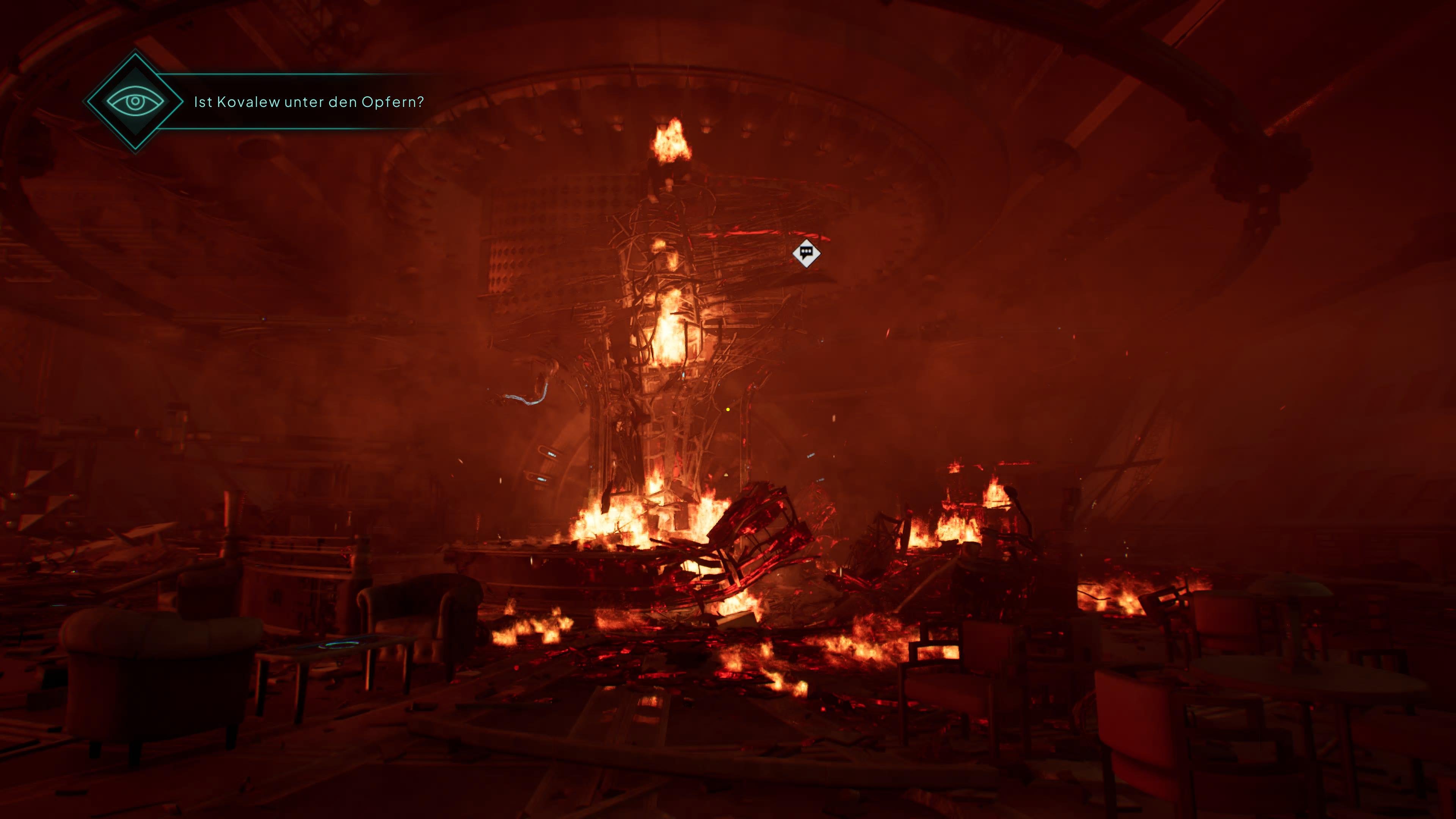The width and height of the screenshot is (1456, 819).
Task: Click the speech bubble dialogue marker
Action: (x=806, y=253)
